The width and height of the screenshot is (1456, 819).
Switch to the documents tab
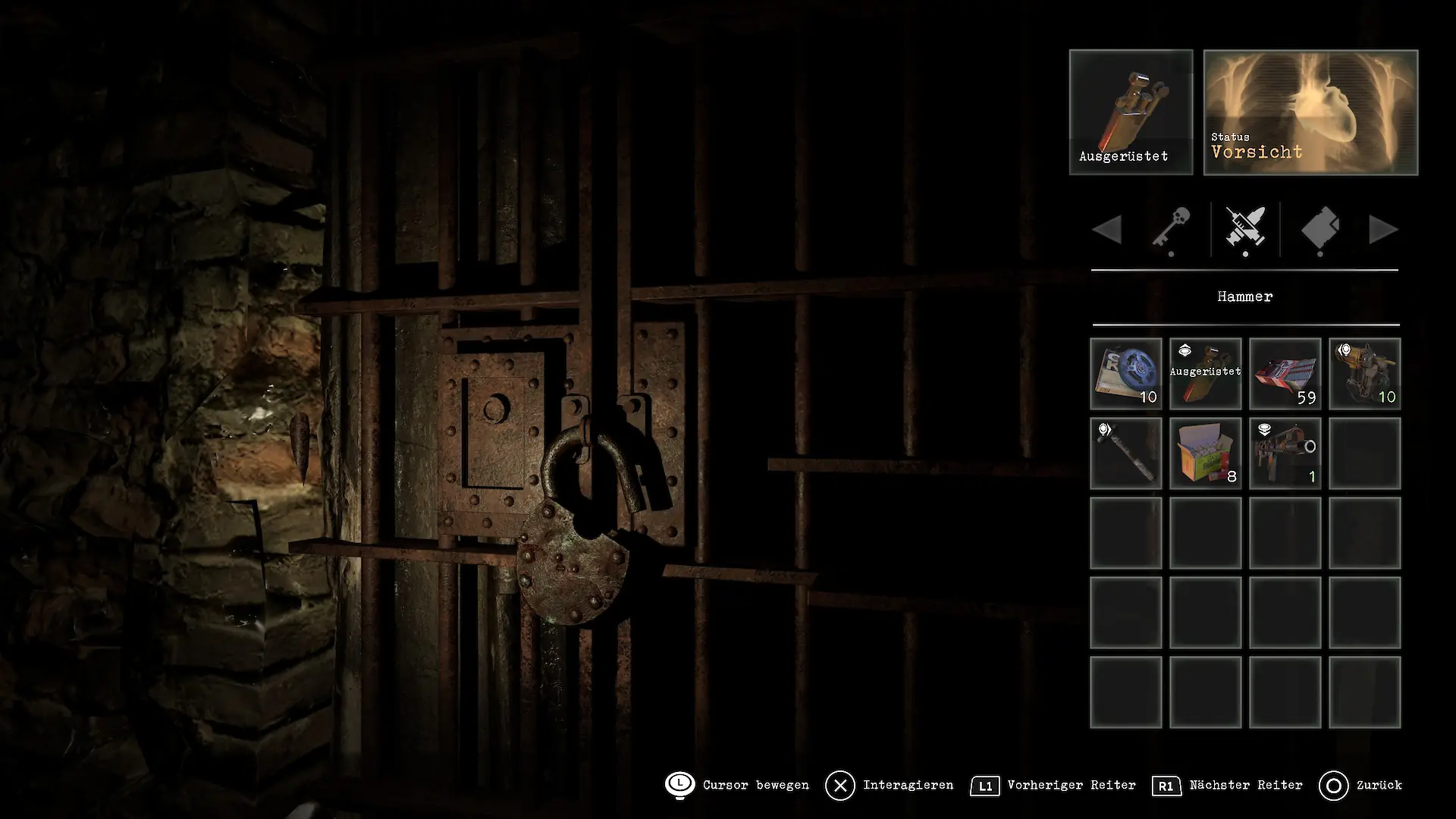[x=1320, y=229]
